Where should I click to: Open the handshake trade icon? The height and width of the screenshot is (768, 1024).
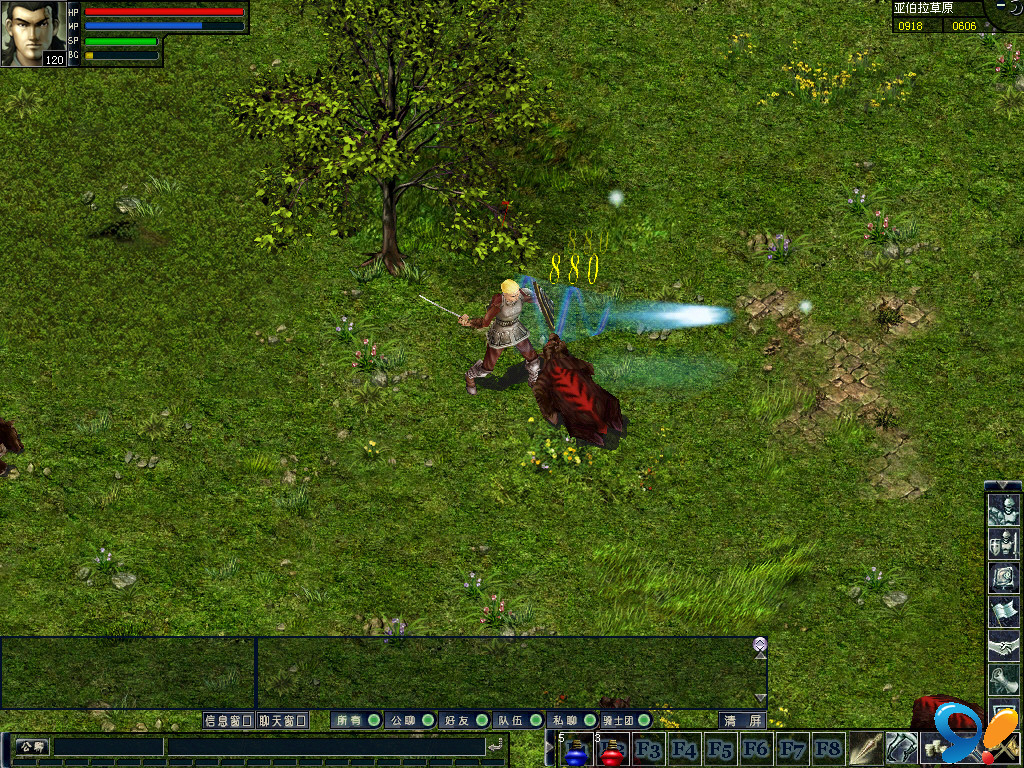(1002, 647)
